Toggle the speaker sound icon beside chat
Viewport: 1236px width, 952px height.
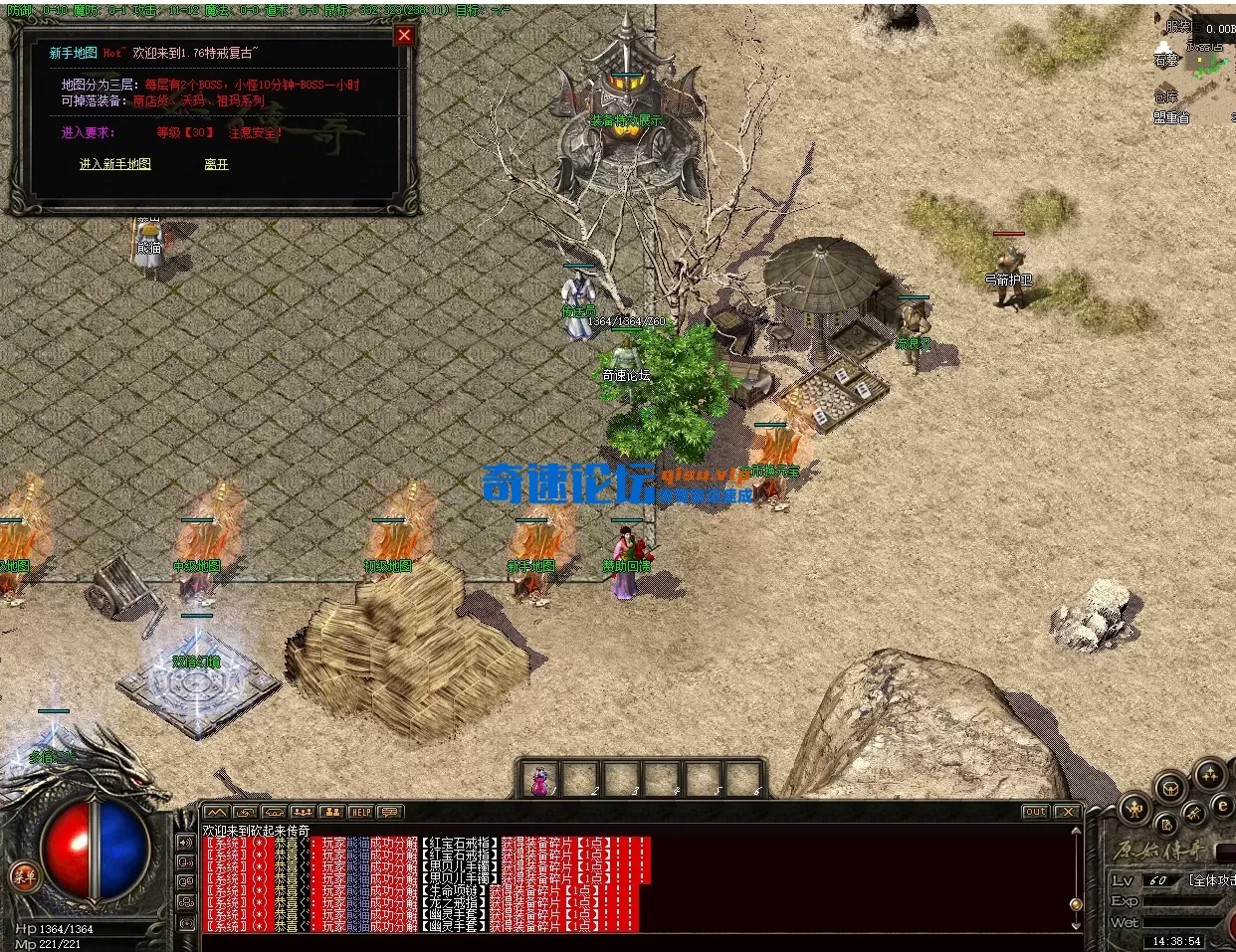coord(186,843)
